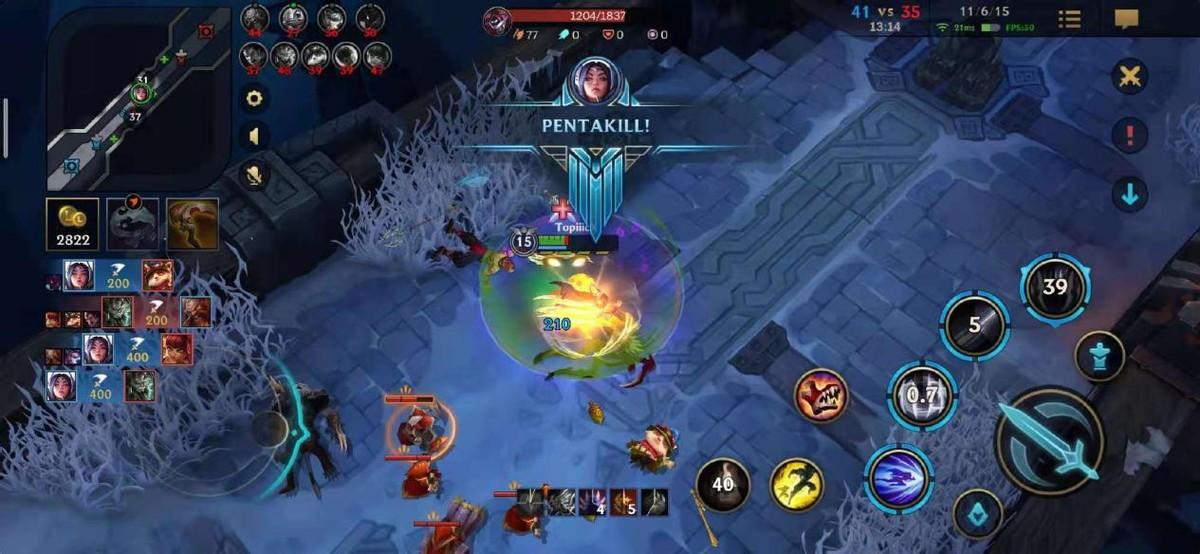The height and width of the screenshot is (554, 1200).
Task: Open the chat speech bubble
Action: pos(1127,19)
